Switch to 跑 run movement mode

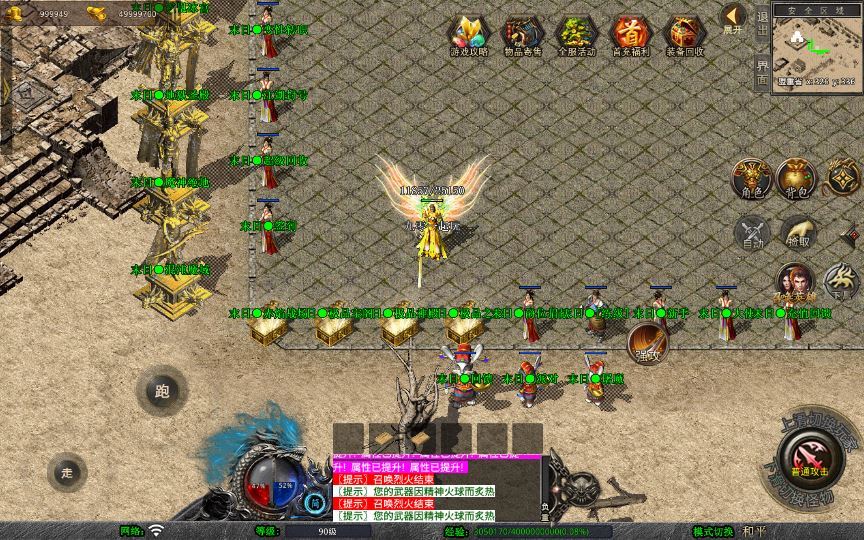[x=162, y=392]
